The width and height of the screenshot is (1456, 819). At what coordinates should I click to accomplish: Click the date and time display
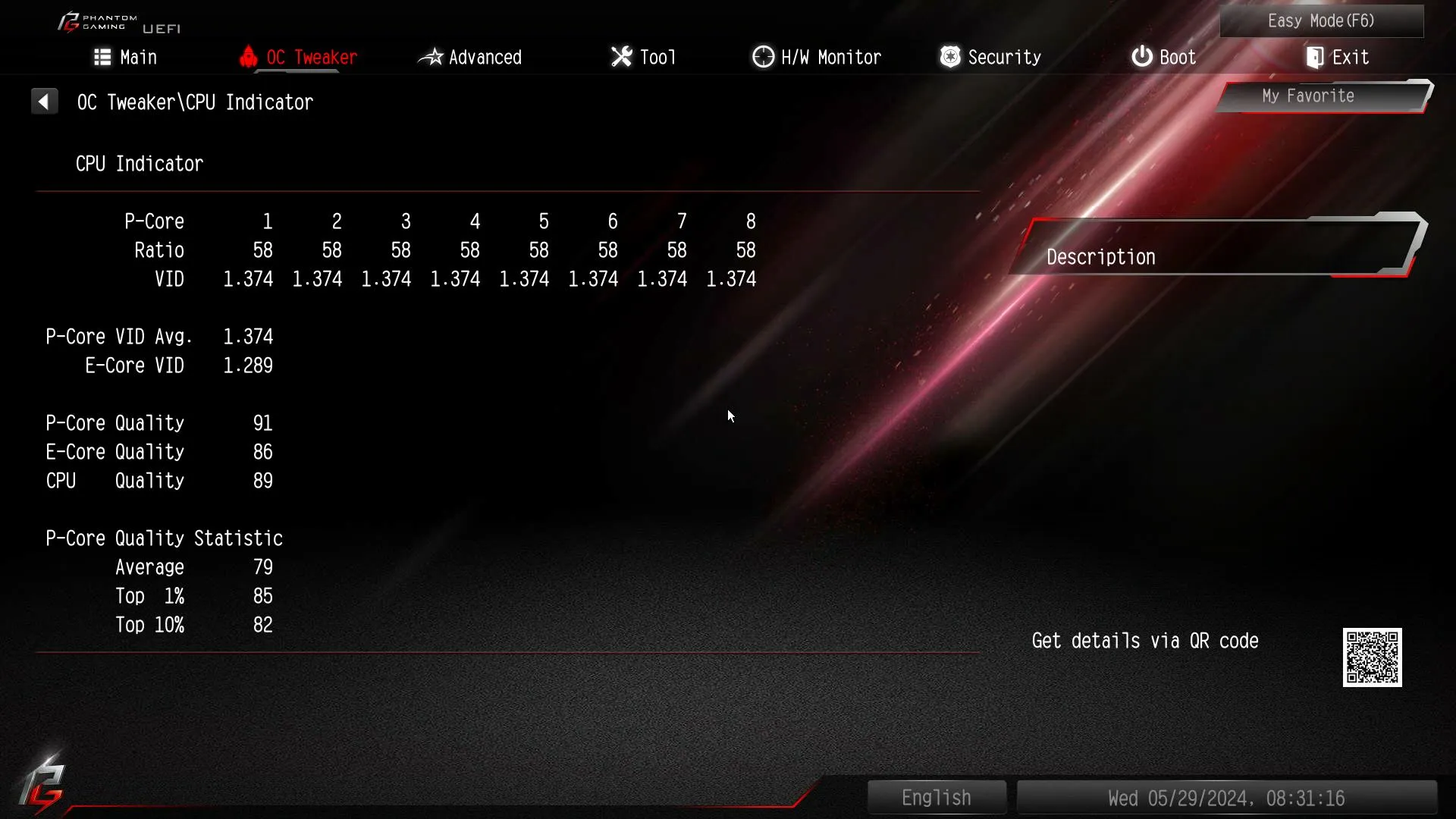pos(1226,799)
